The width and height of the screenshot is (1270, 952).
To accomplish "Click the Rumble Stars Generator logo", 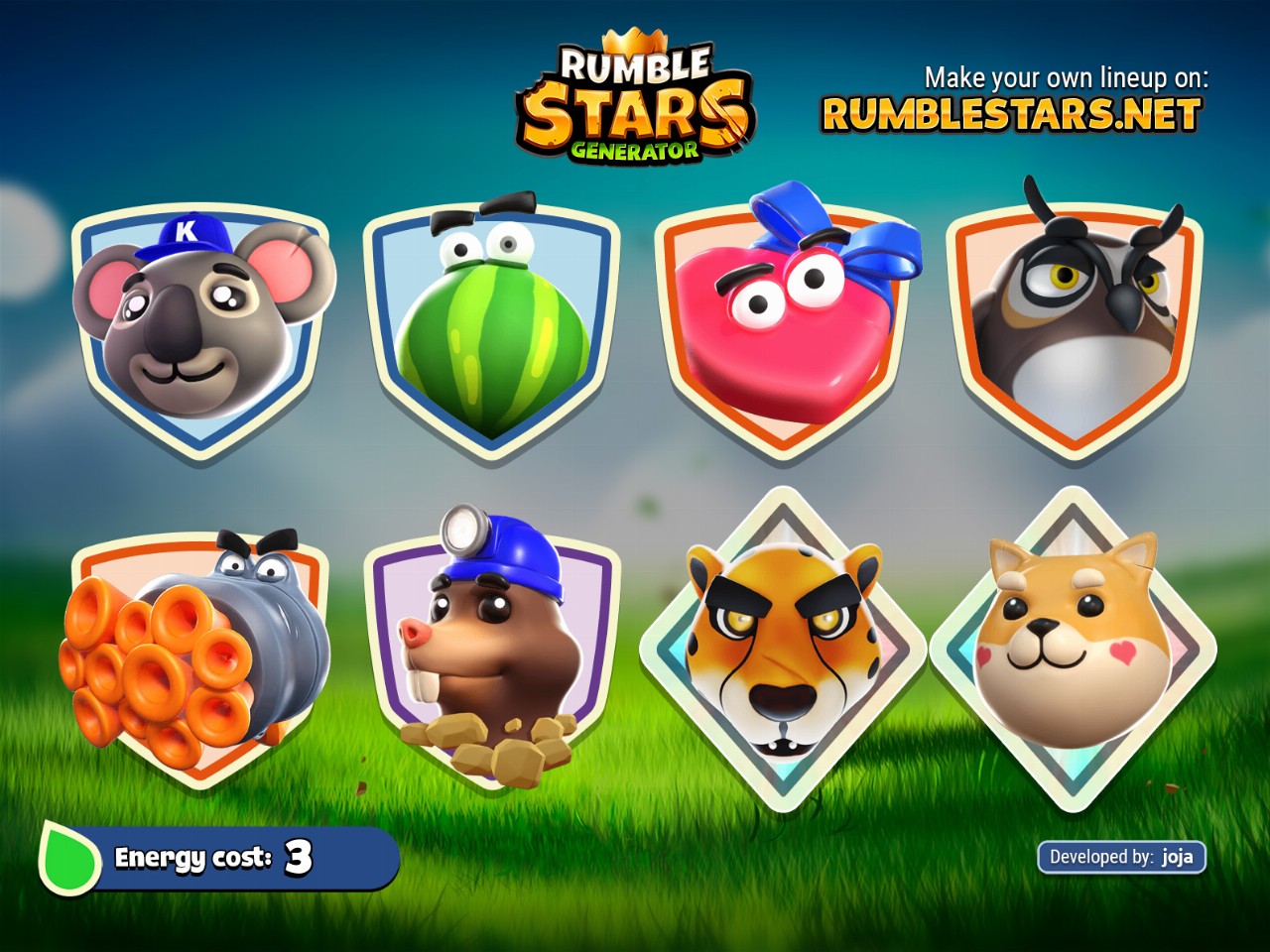I will coord(635,104).
